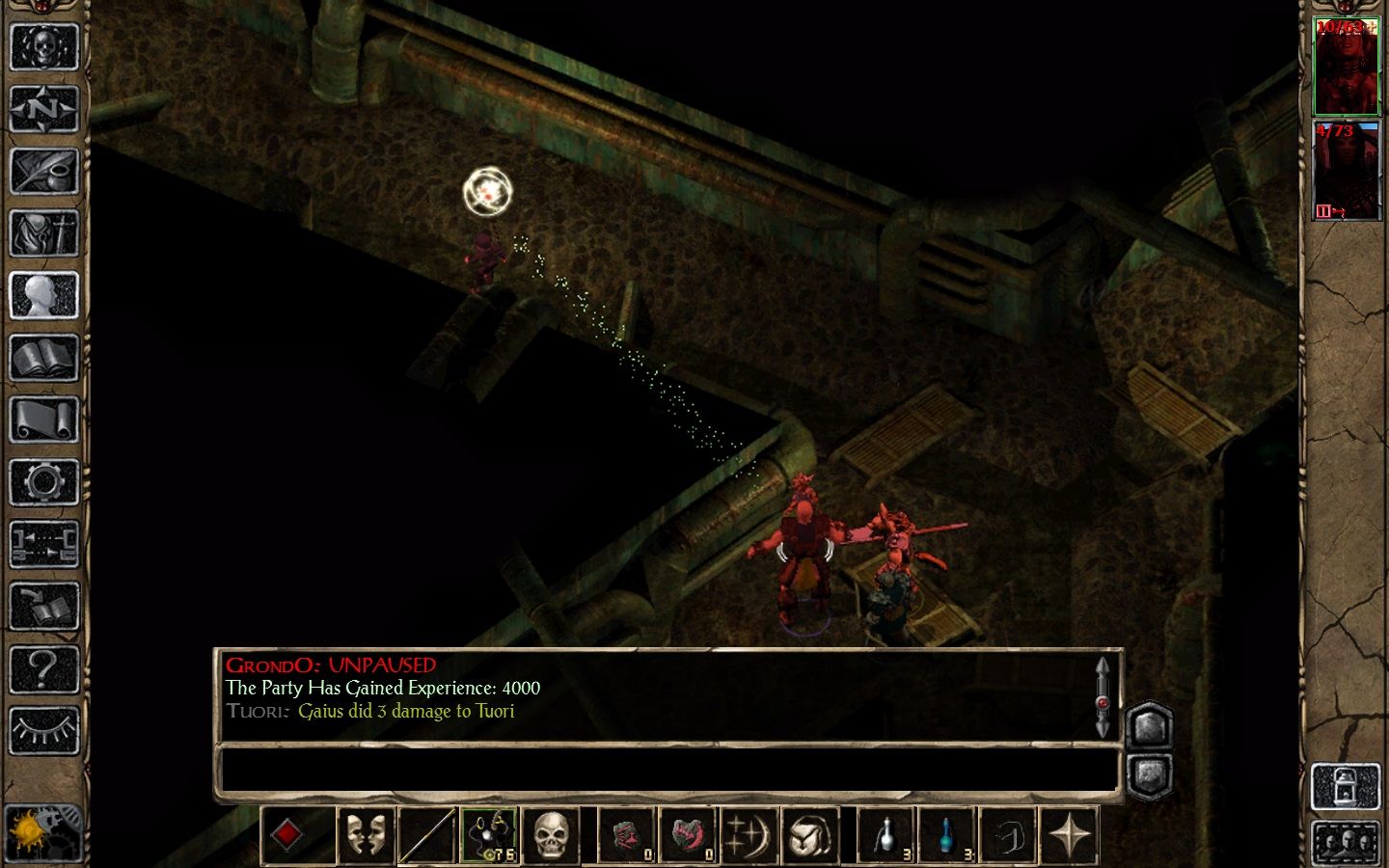Open the priest scroll screen
The image size is (1389, 868).
pyautogui.click(x=43, y=420)
